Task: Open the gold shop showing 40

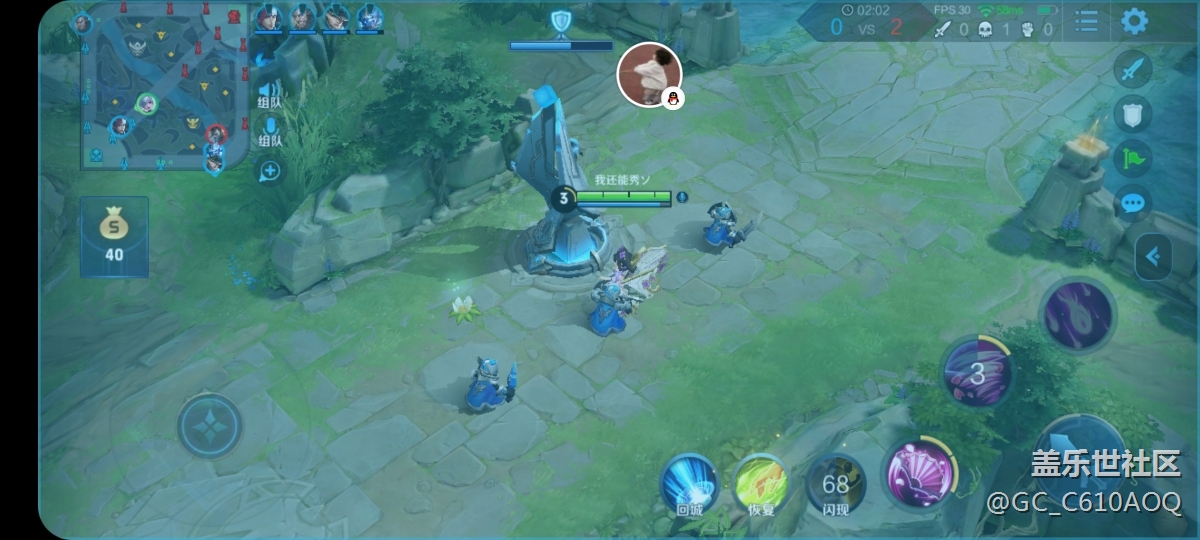Action: point(114,236)
